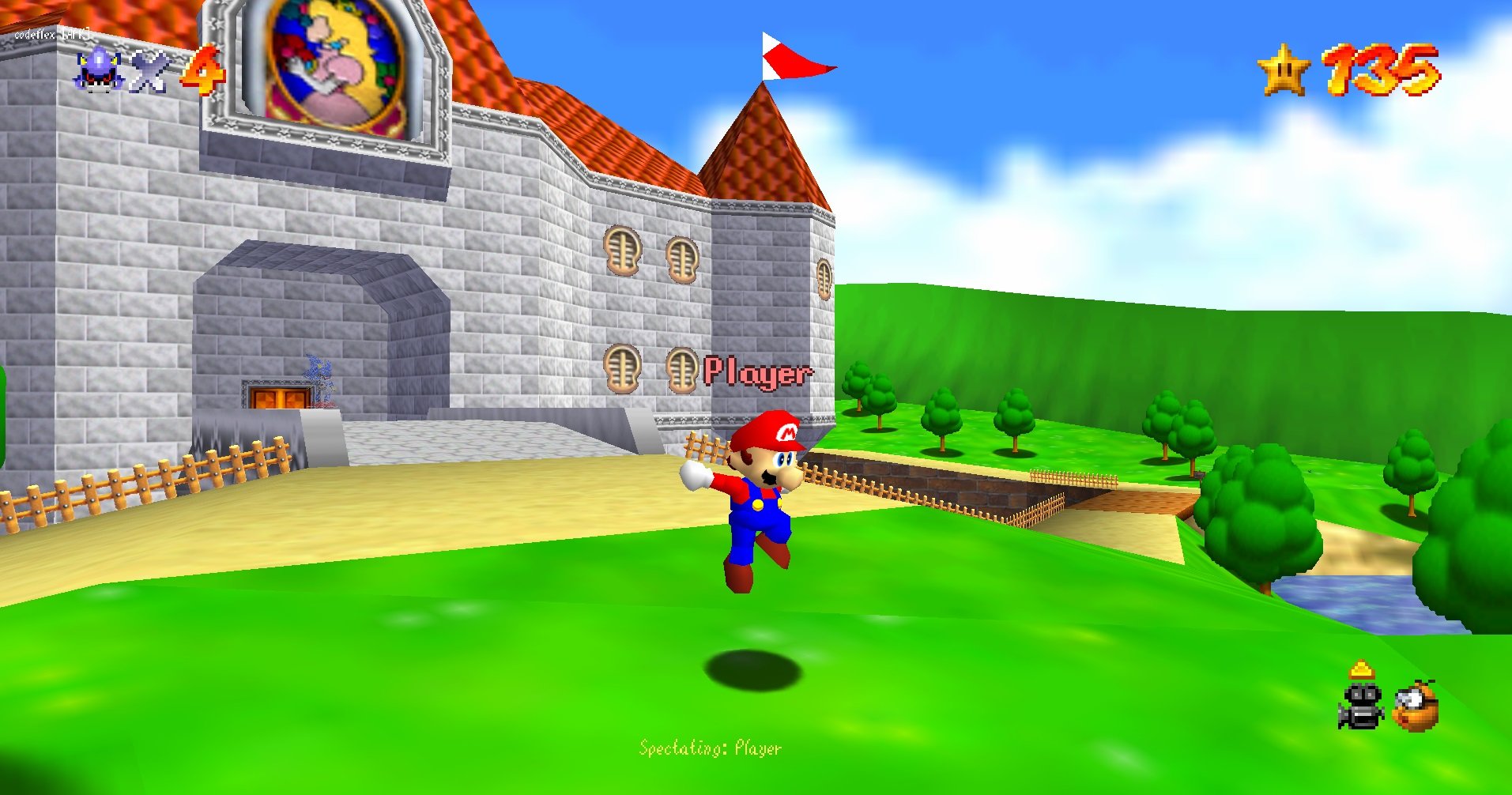Click the power star icon
The width and height of the screenshot is (1512, 795).
point(1284,70)
